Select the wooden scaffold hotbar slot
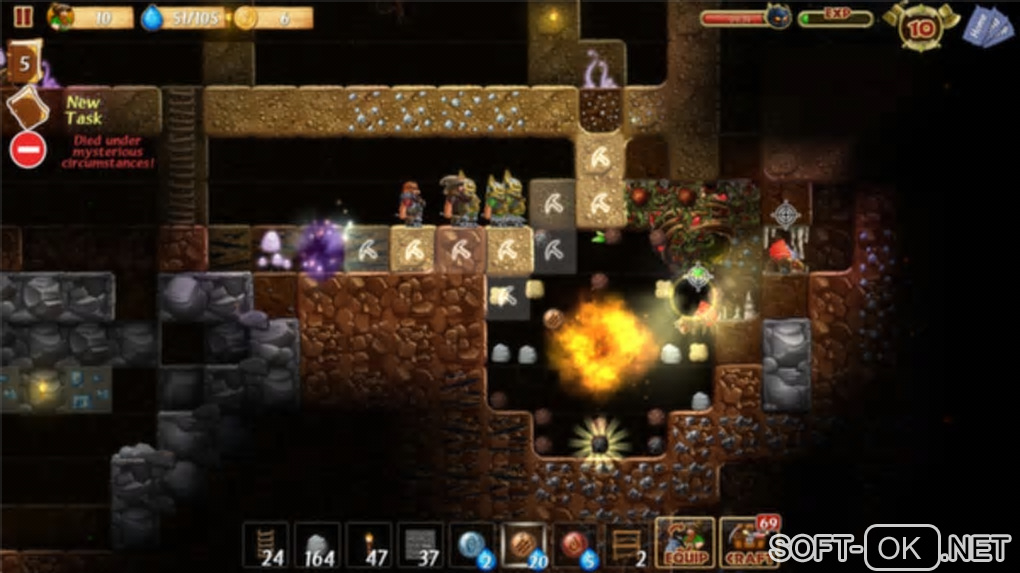 (629, 545)
